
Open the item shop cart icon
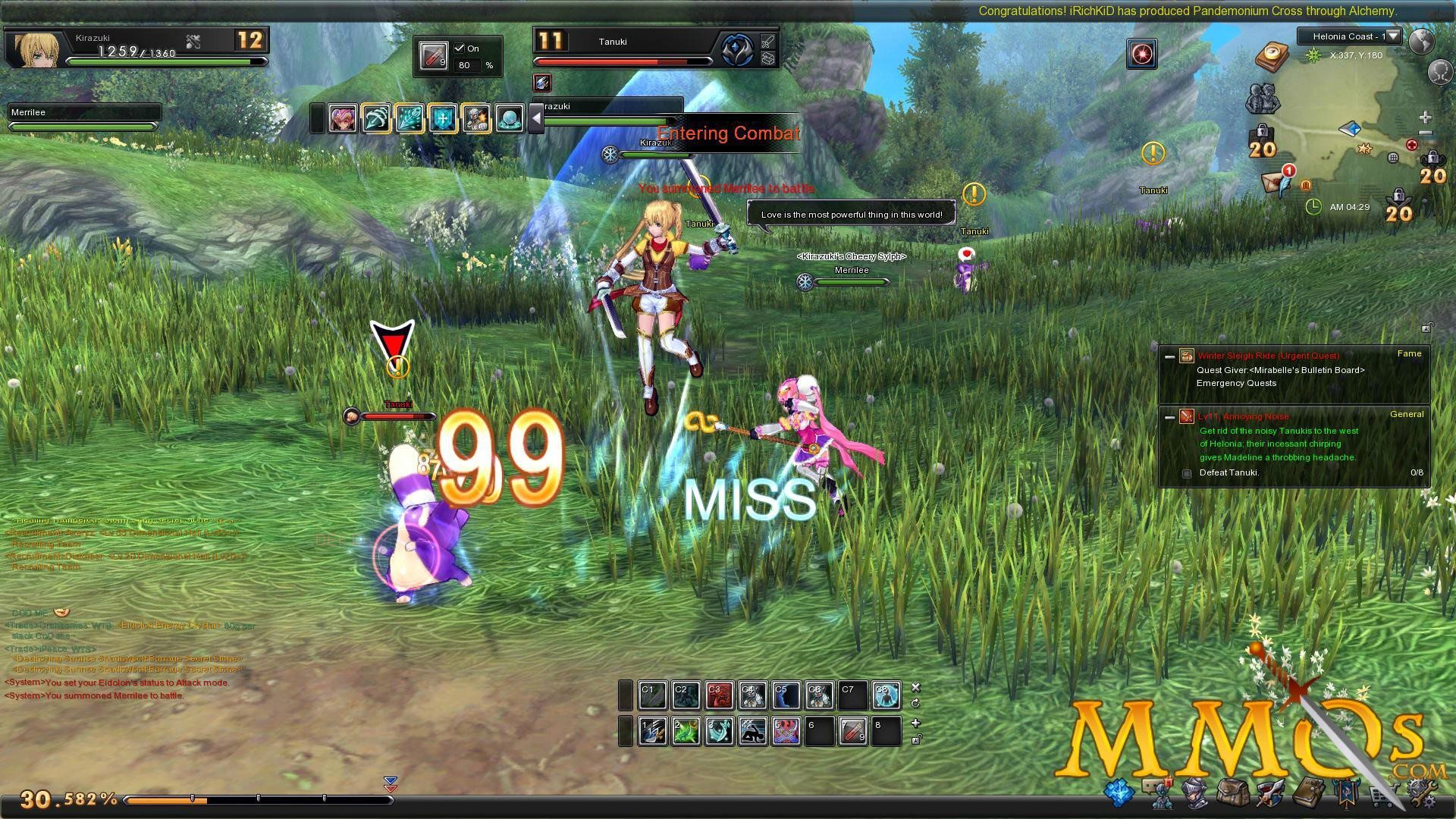click(x=1382, y=795)
